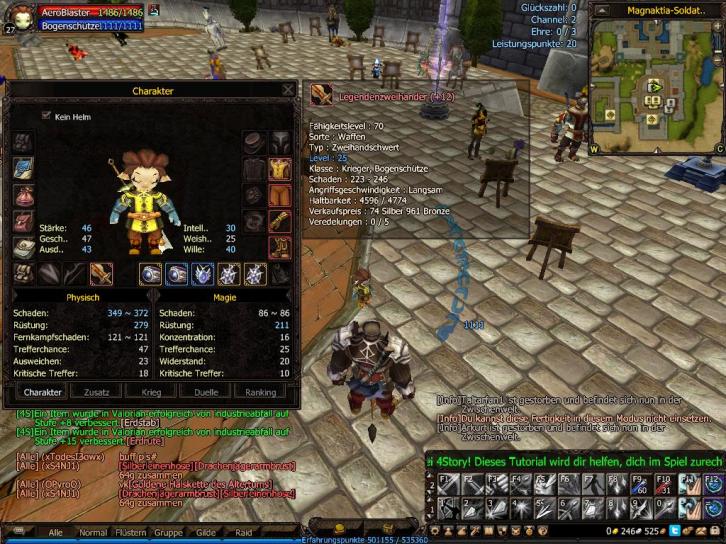Use the F9 blue potion slot

click(639, 484)
